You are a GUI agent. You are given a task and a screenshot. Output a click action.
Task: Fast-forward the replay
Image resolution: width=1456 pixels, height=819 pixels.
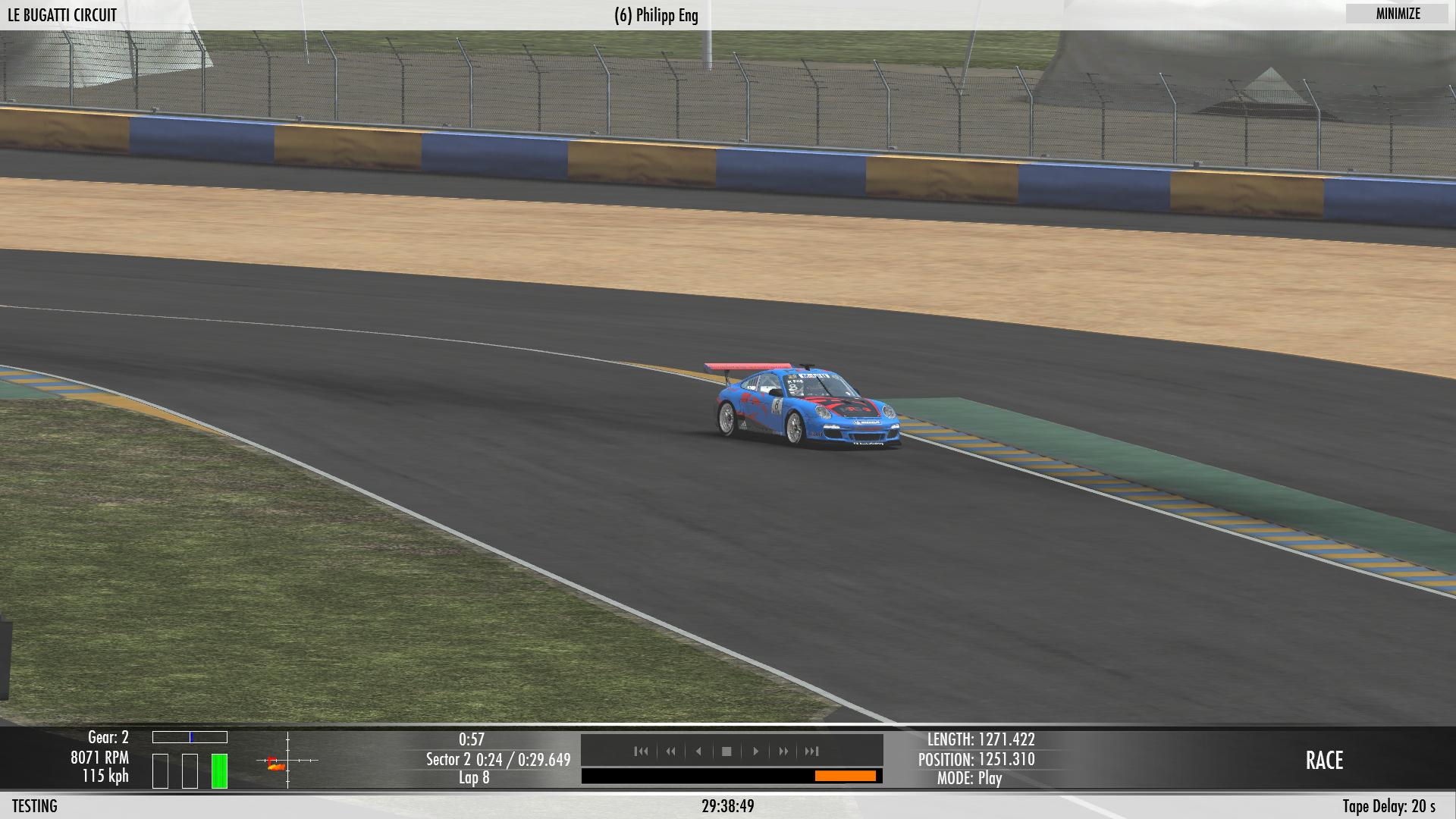tap(783, 752)
